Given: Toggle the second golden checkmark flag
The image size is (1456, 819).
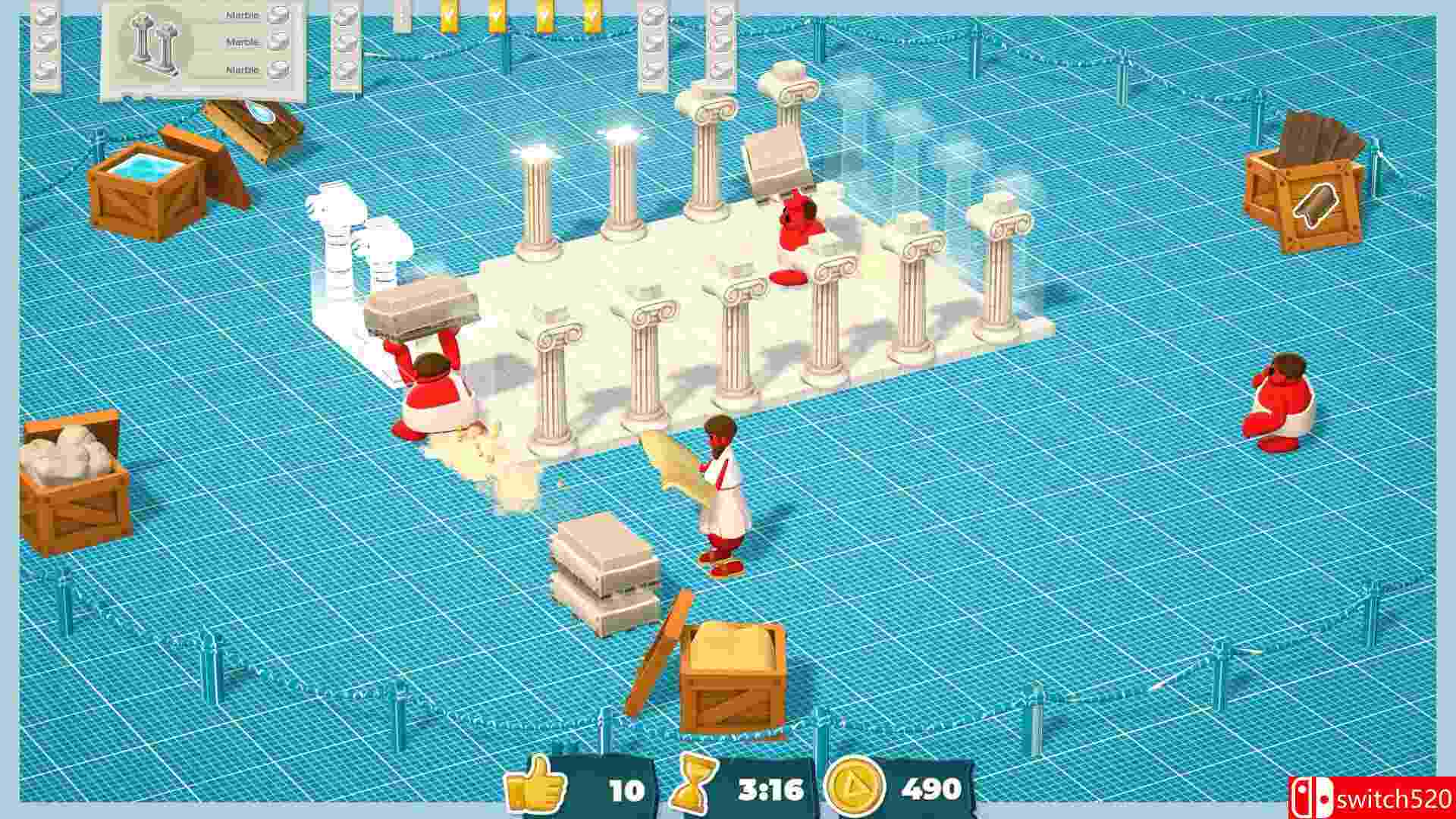Looking at the screenshot, I should pyautogui.click(x=497, y=17).
